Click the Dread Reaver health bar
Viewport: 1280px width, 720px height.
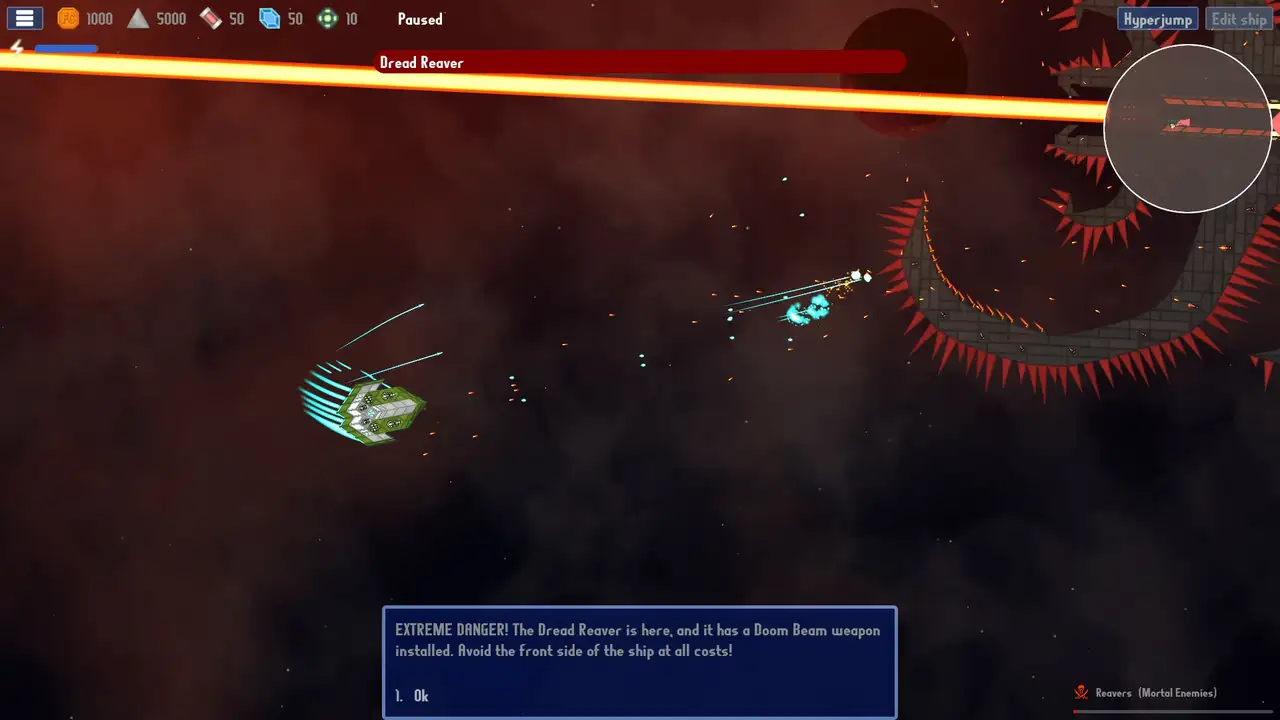pos(640,62)
